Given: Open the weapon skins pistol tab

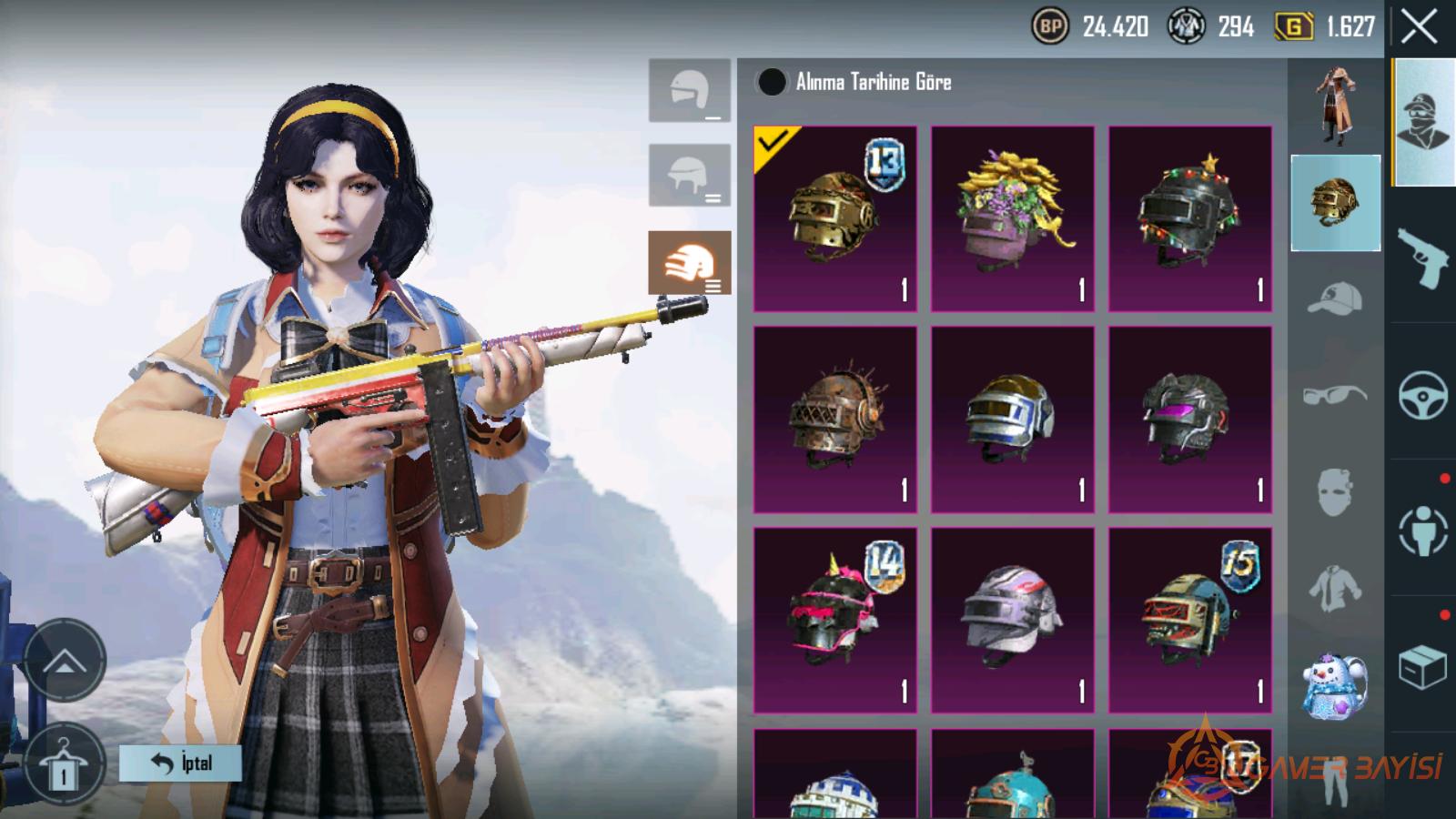Looking at the screenshot, I should 1422,256.
